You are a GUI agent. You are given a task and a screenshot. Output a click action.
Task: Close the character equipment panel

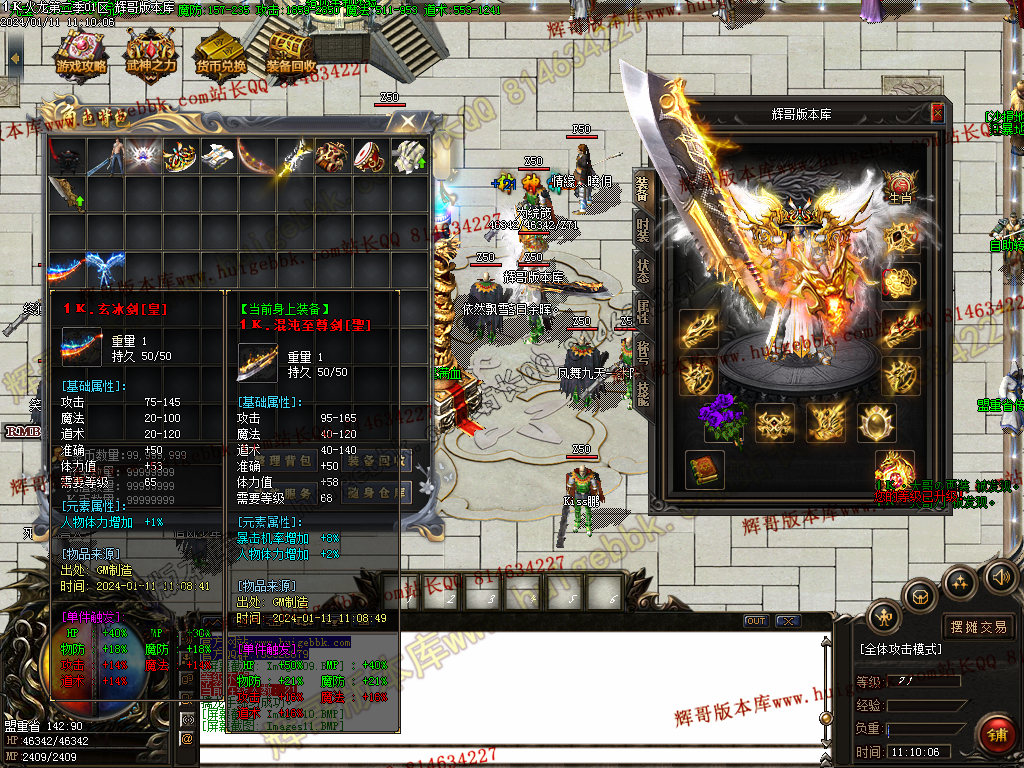point(937,114)
